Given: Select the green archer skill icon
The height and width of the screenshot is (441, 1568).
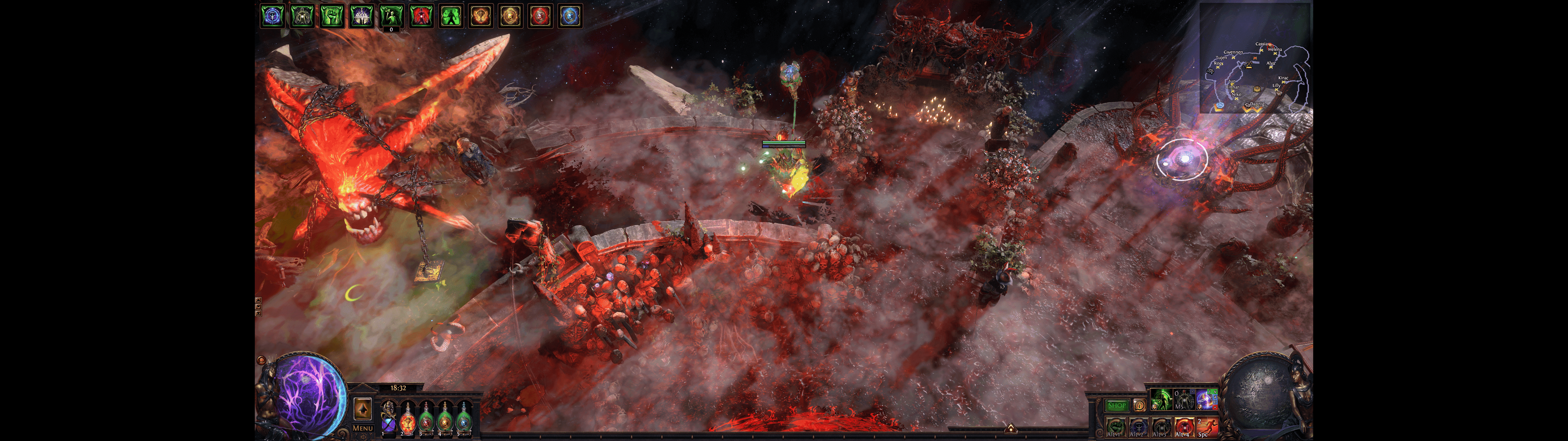Looking at the screenshot, I should pyautogui.click(x=1161, y=400).
